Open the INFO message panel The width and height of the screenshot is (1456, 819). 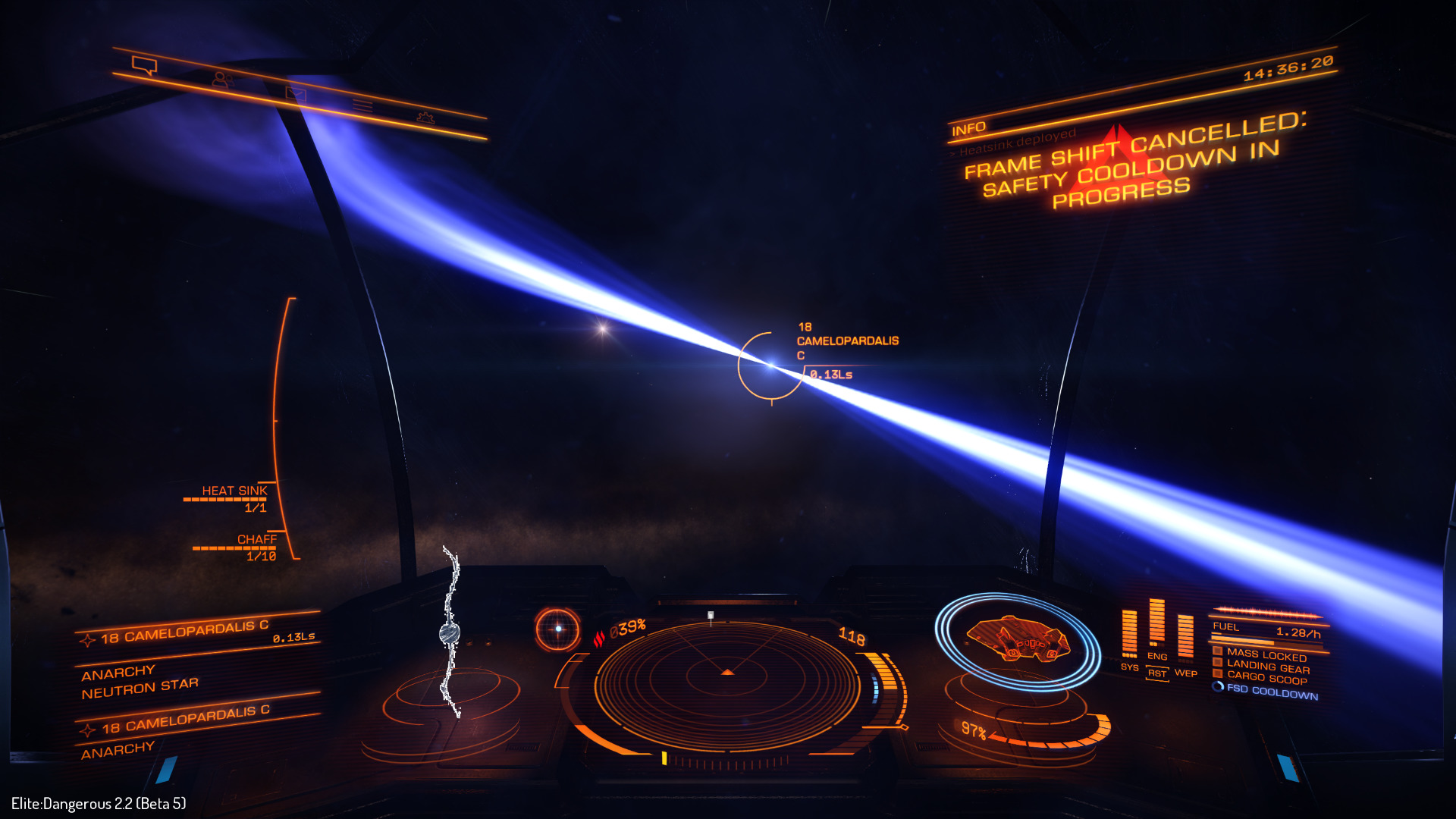[969, 130]
